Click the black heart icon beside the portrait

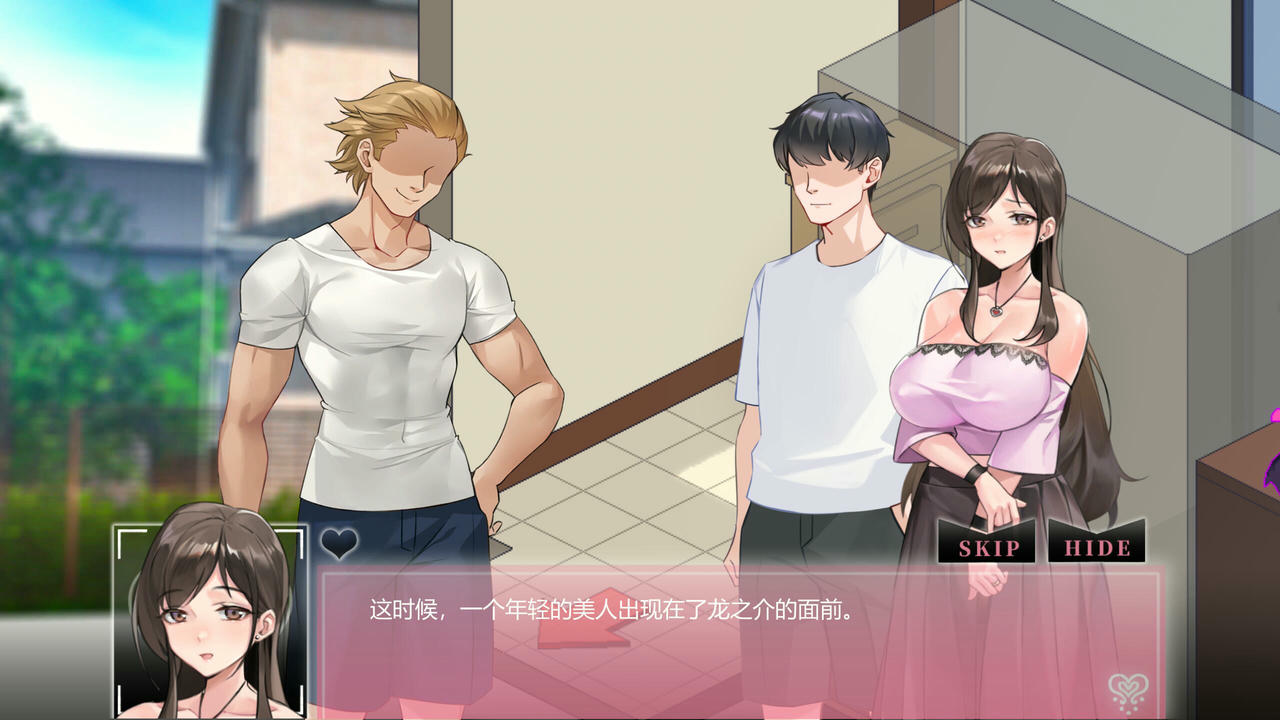click(339, 544)
